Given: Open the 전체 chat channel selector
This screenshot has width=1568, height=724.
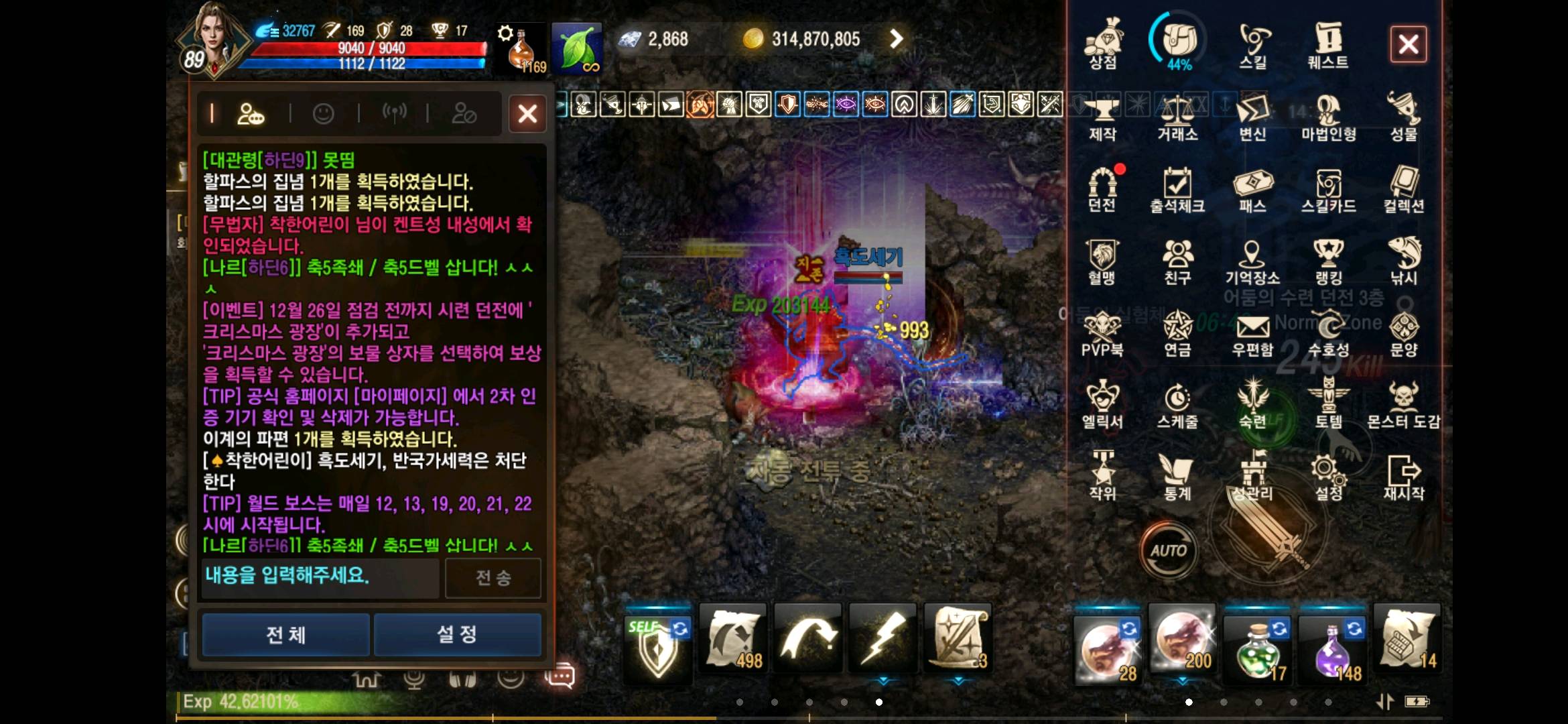Looking at the screenshot, I should point(285,635).
